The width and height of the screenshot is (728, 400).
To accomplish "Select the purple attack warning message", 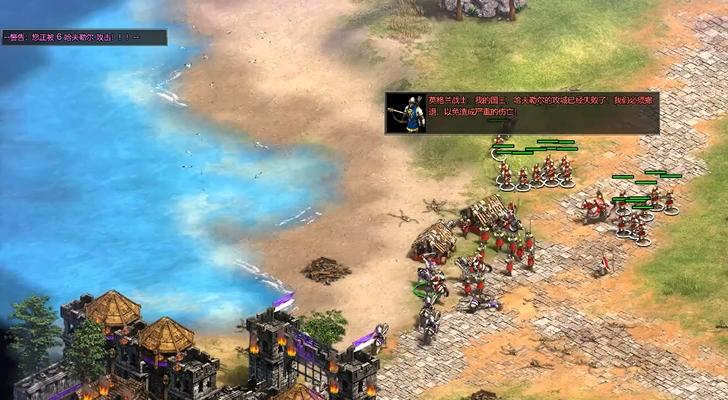I will tap(72, 37).
